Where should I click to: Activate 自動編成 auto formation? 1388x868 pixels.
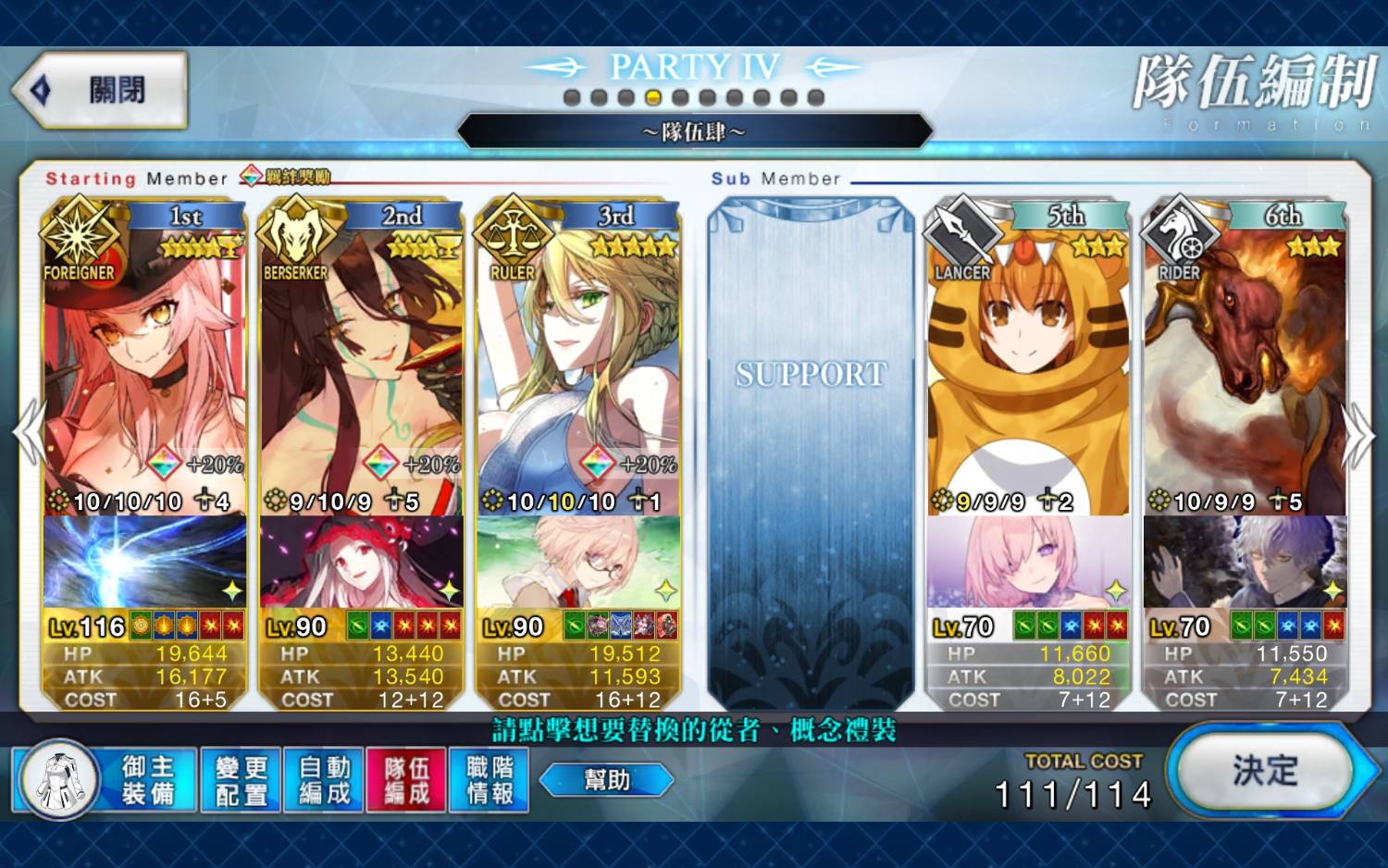pyautogui.click(x=324, y=780)
